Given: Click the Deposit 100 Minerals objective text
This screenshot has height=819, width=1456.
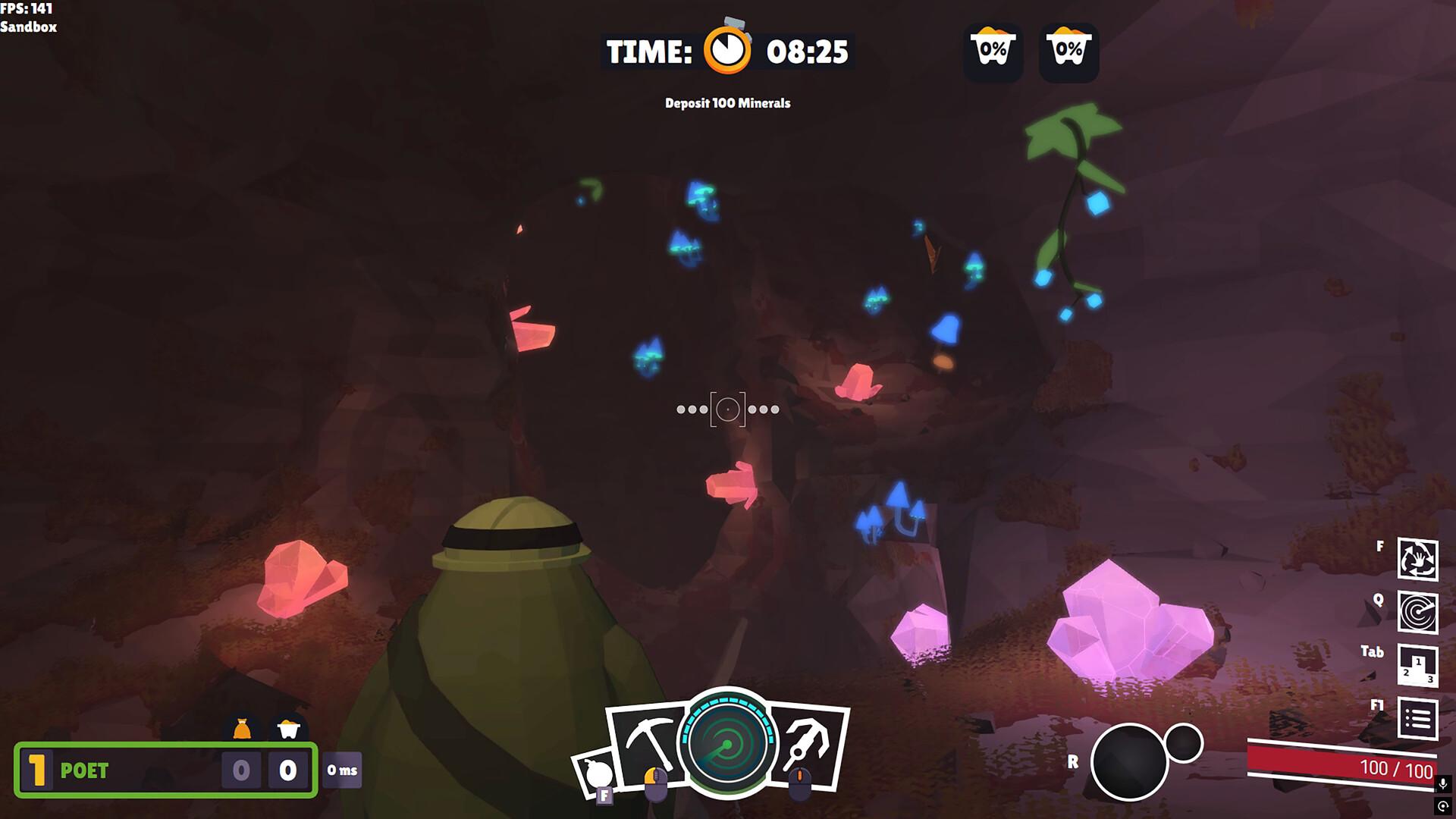Looking at the screenshot, I should (x=726, y=103).
